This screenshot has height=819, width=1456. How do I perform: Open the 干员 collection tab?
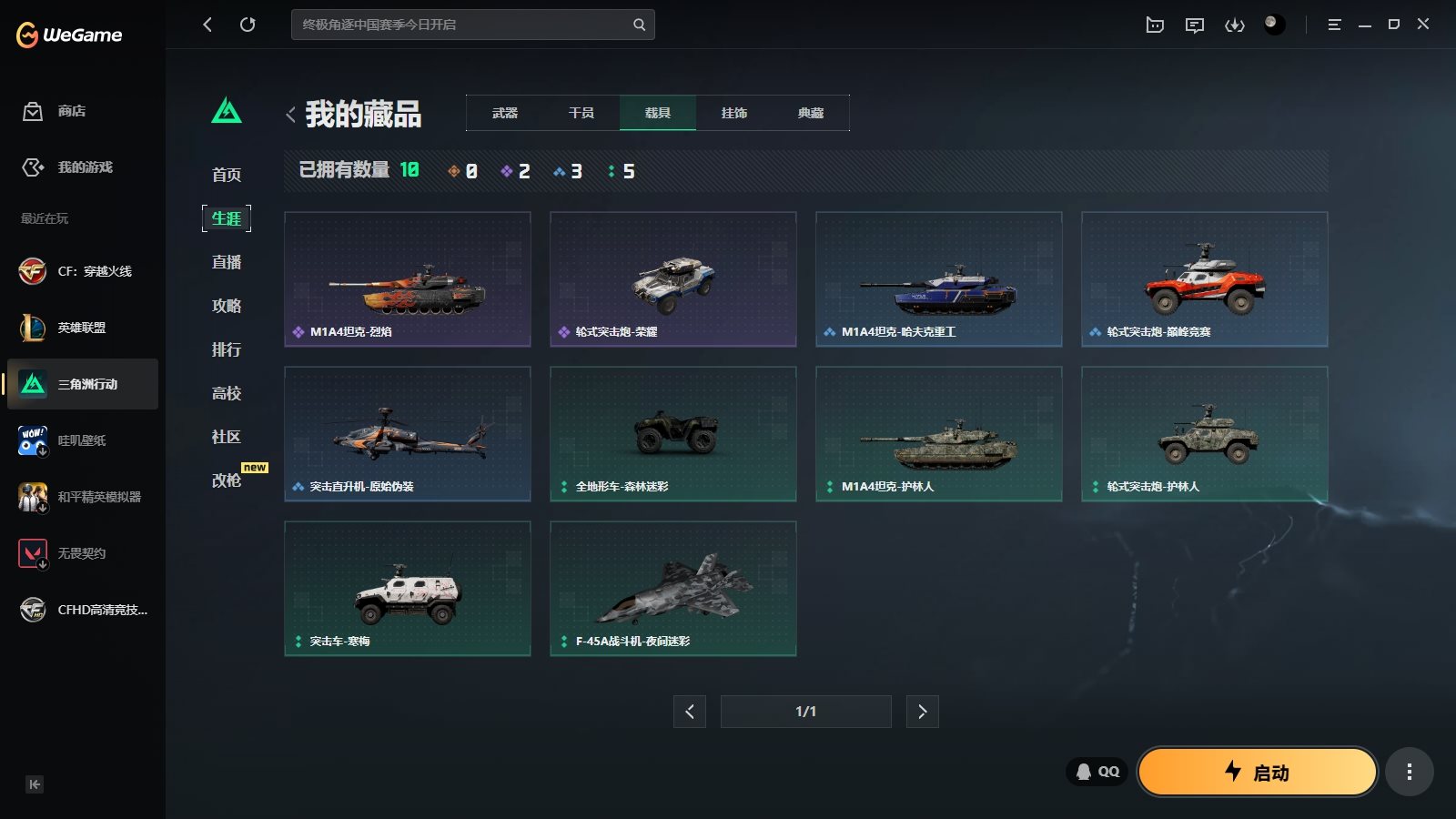[581, 113]
